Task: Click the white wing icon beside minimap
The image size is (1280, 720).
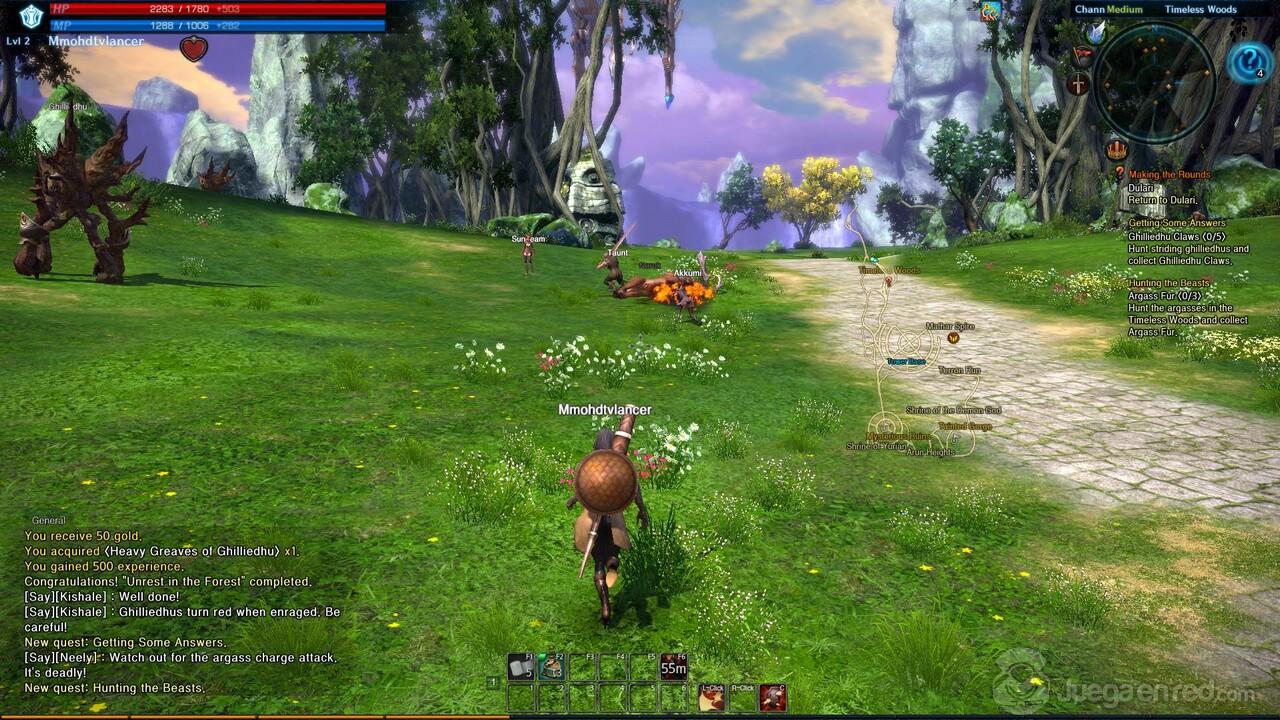Action: (1097, 32)
